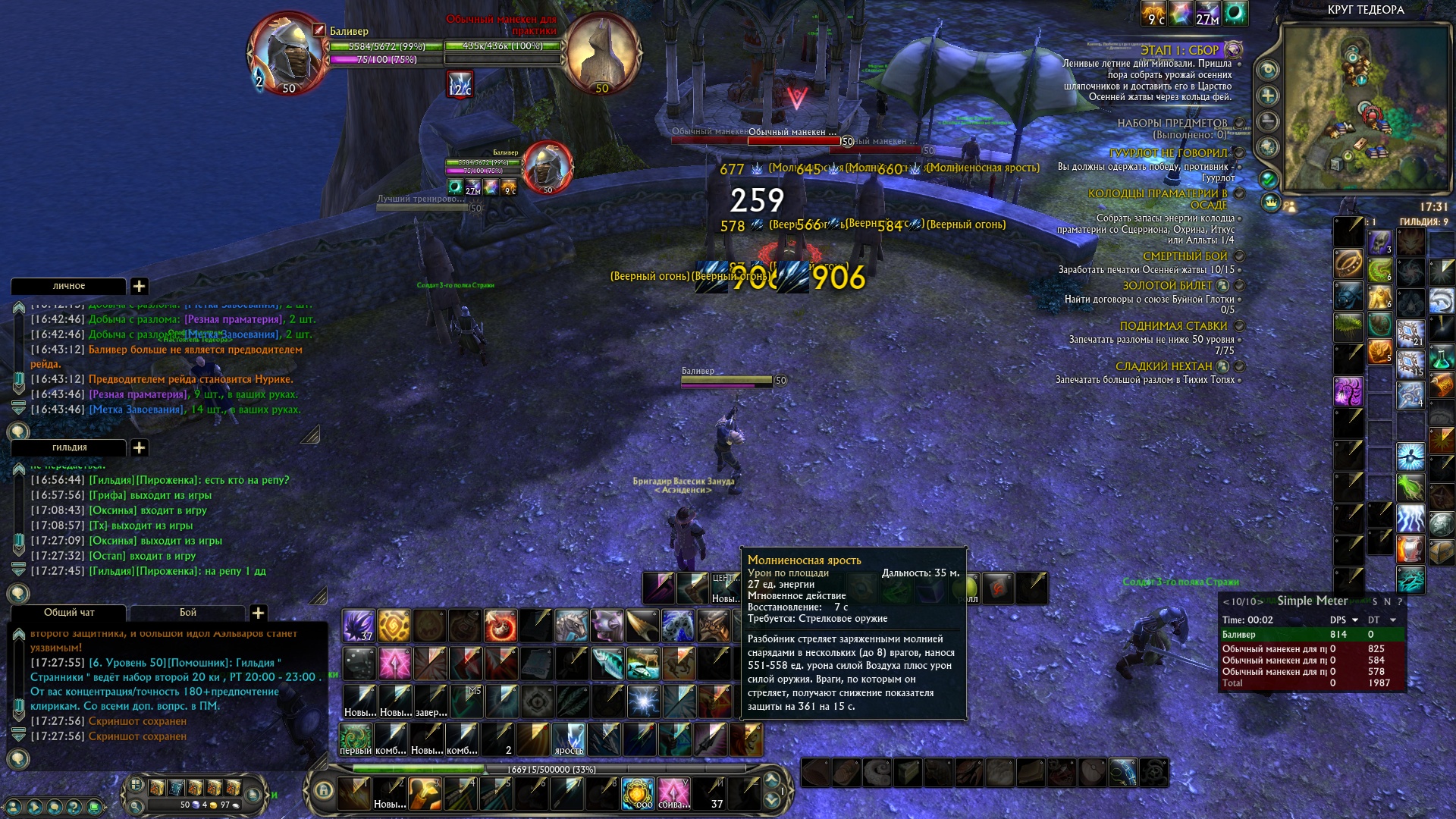Use the сбива... pink star ability slot

pyautogui.click(x=673, y=793)
